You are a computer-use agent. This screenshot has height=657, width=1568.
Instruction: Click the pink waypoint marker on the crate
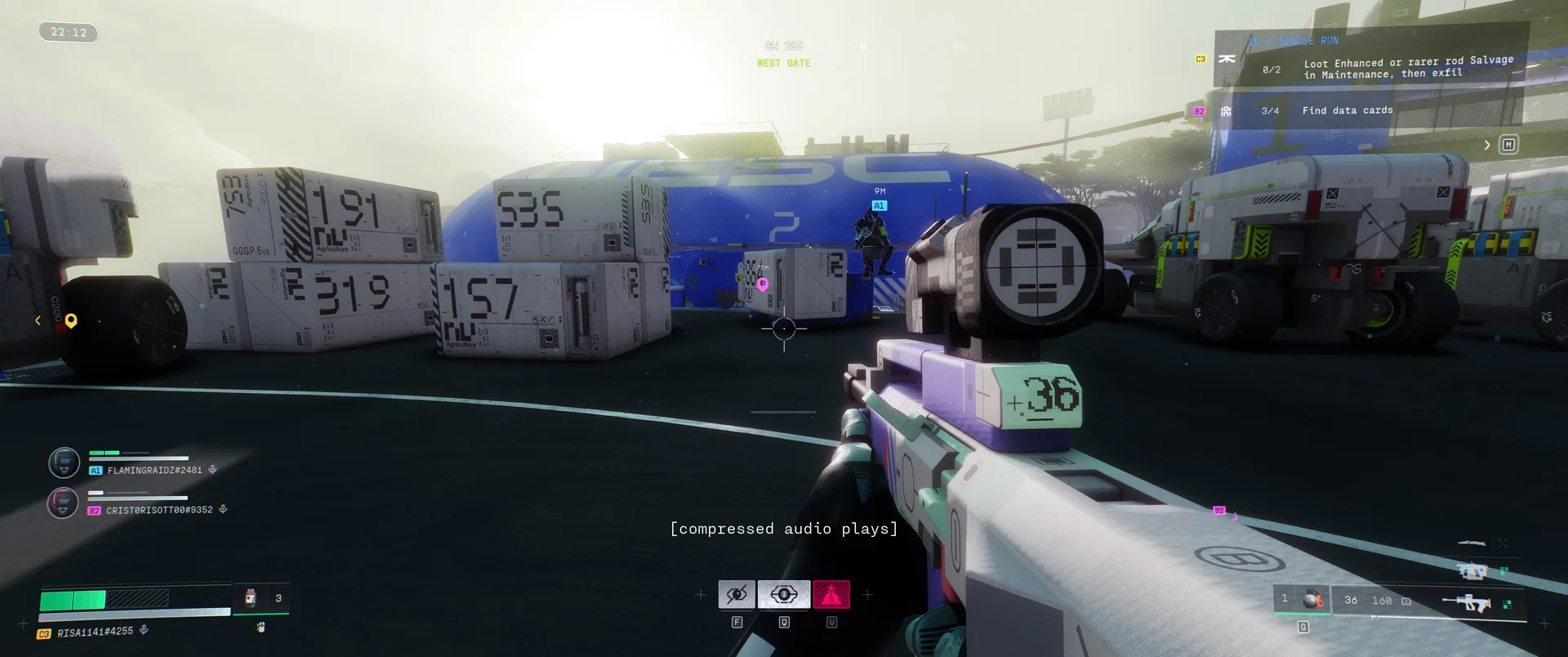763,284
